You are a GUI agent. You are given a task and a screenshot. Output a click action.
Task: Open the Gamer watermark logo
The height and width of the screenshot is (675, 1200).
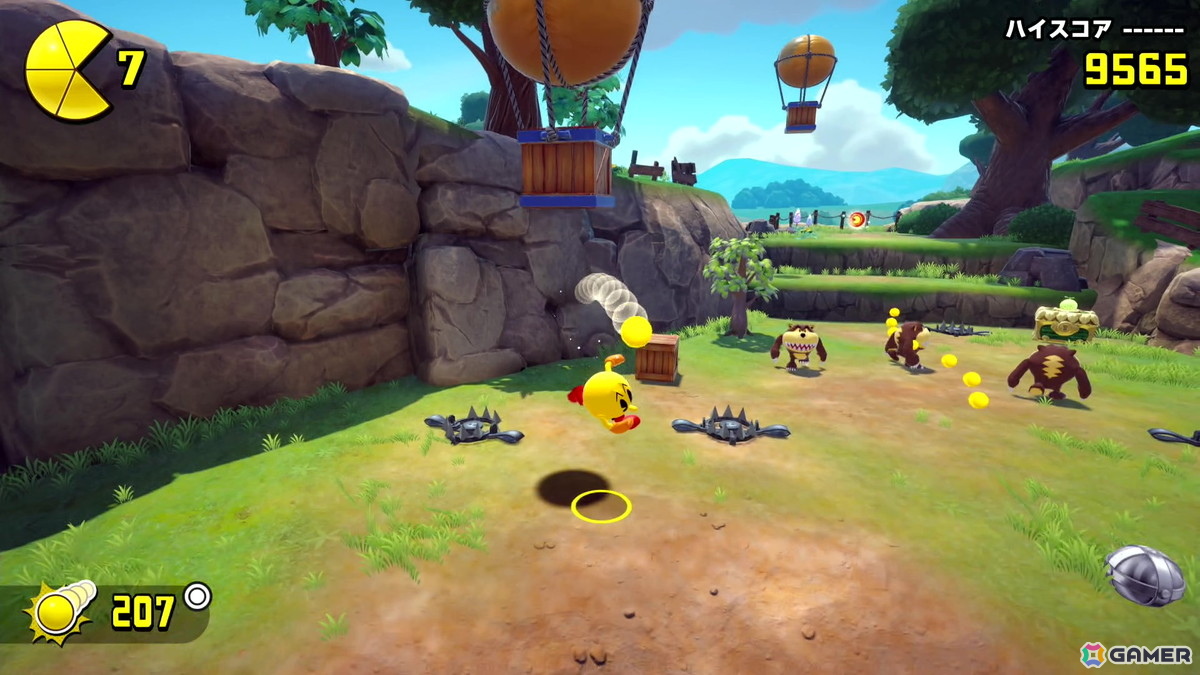click(x=1136, y=655)
